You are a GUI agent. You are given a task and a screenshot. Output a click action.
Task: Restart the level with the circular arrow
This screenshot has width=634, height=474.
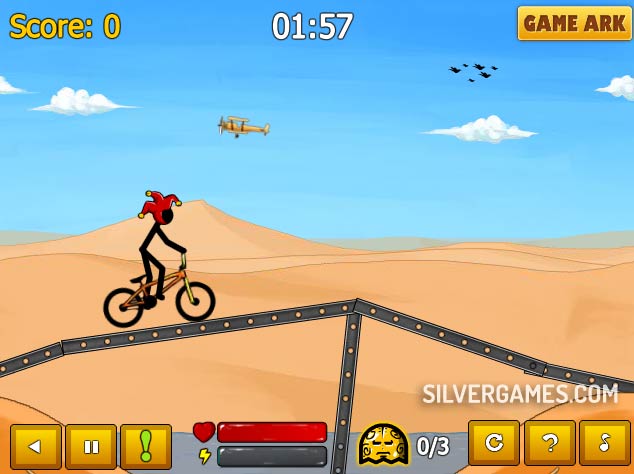(494, 443)
